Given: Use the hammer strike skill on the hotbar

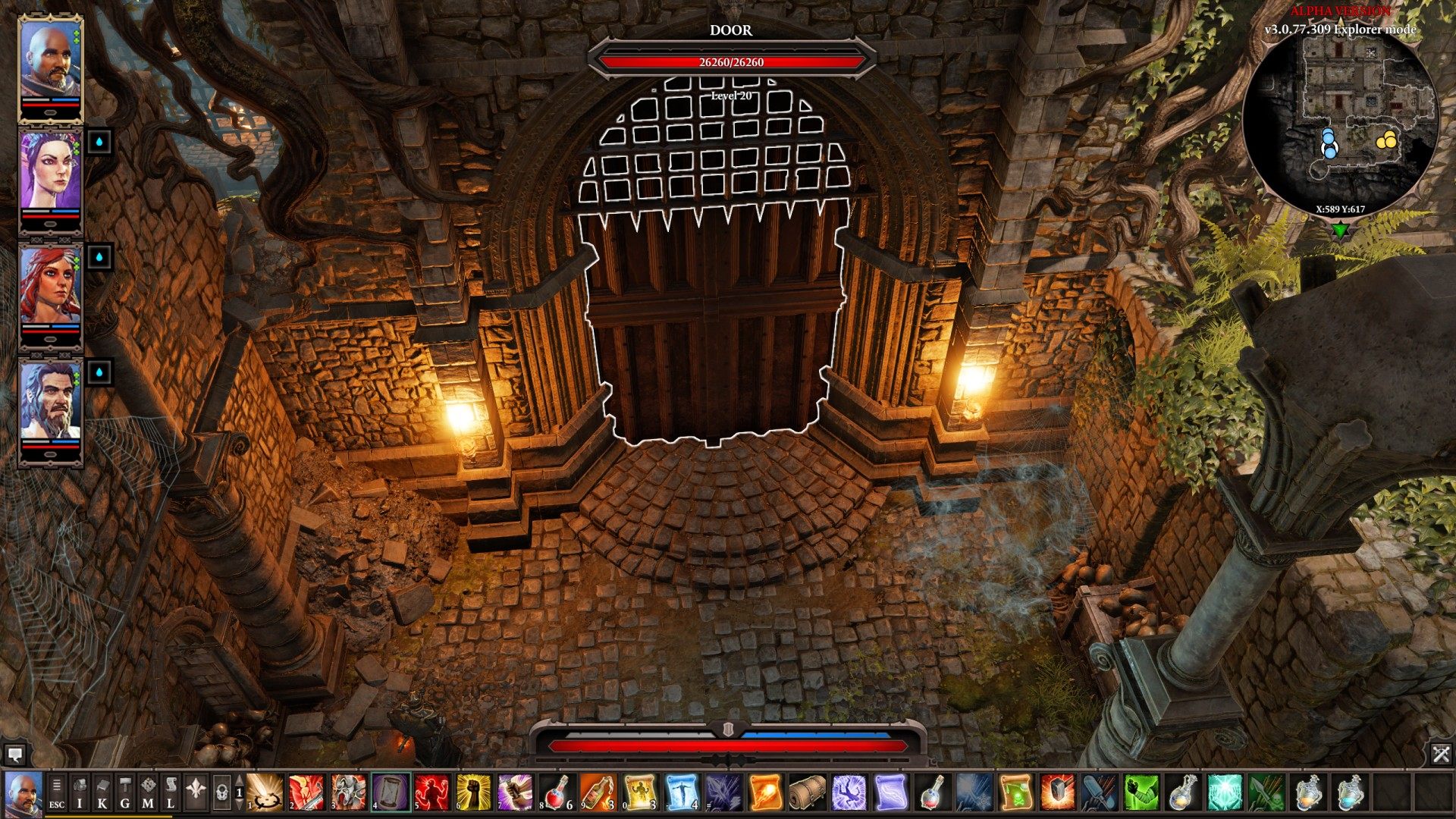Looking at the screenshot, I should pyautogui.click(x=1057, y=792).
